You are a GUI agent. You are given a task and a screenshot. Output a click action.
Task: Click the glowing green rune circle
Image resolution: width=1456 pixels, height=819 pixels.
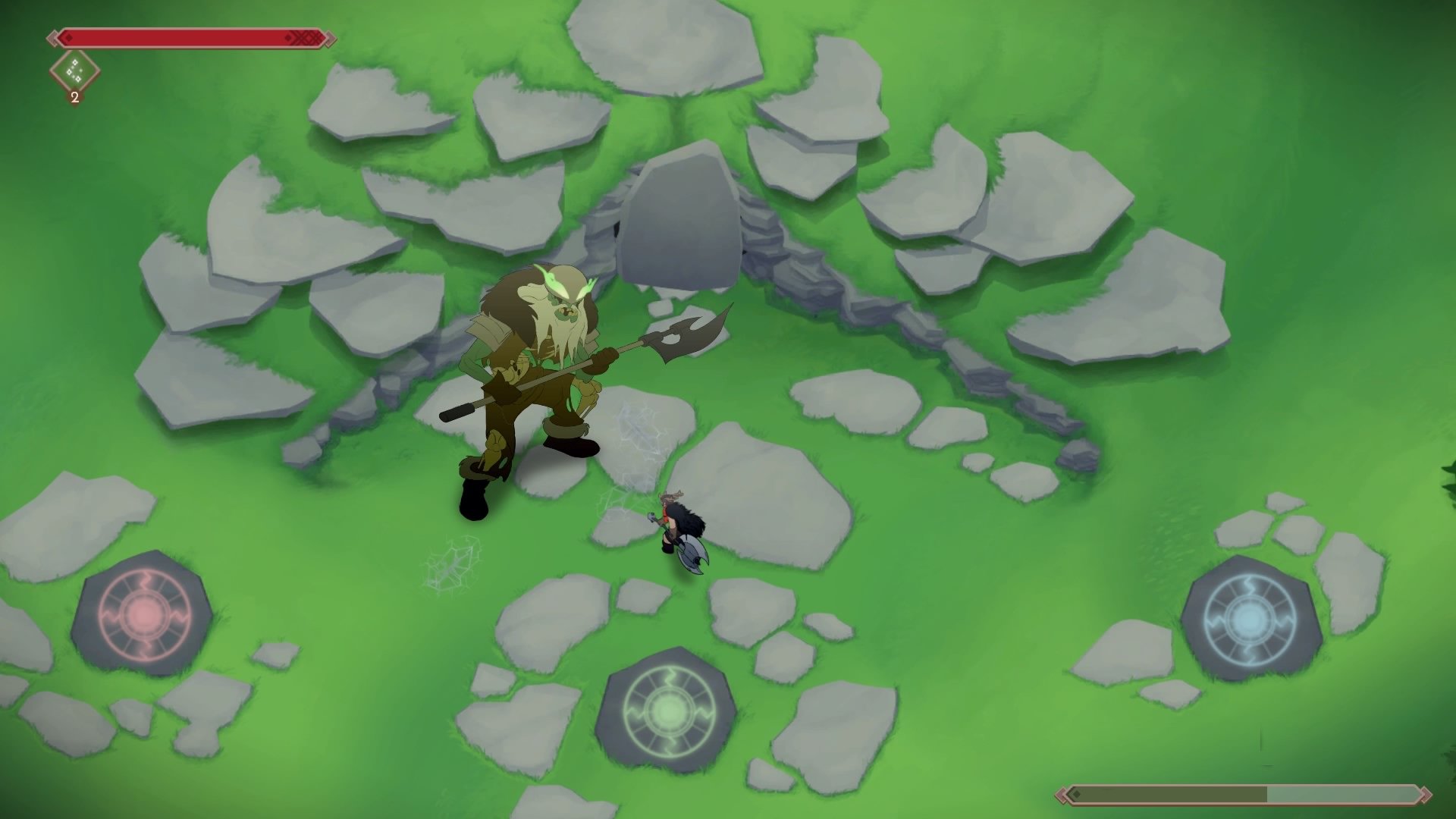[667, 713]
